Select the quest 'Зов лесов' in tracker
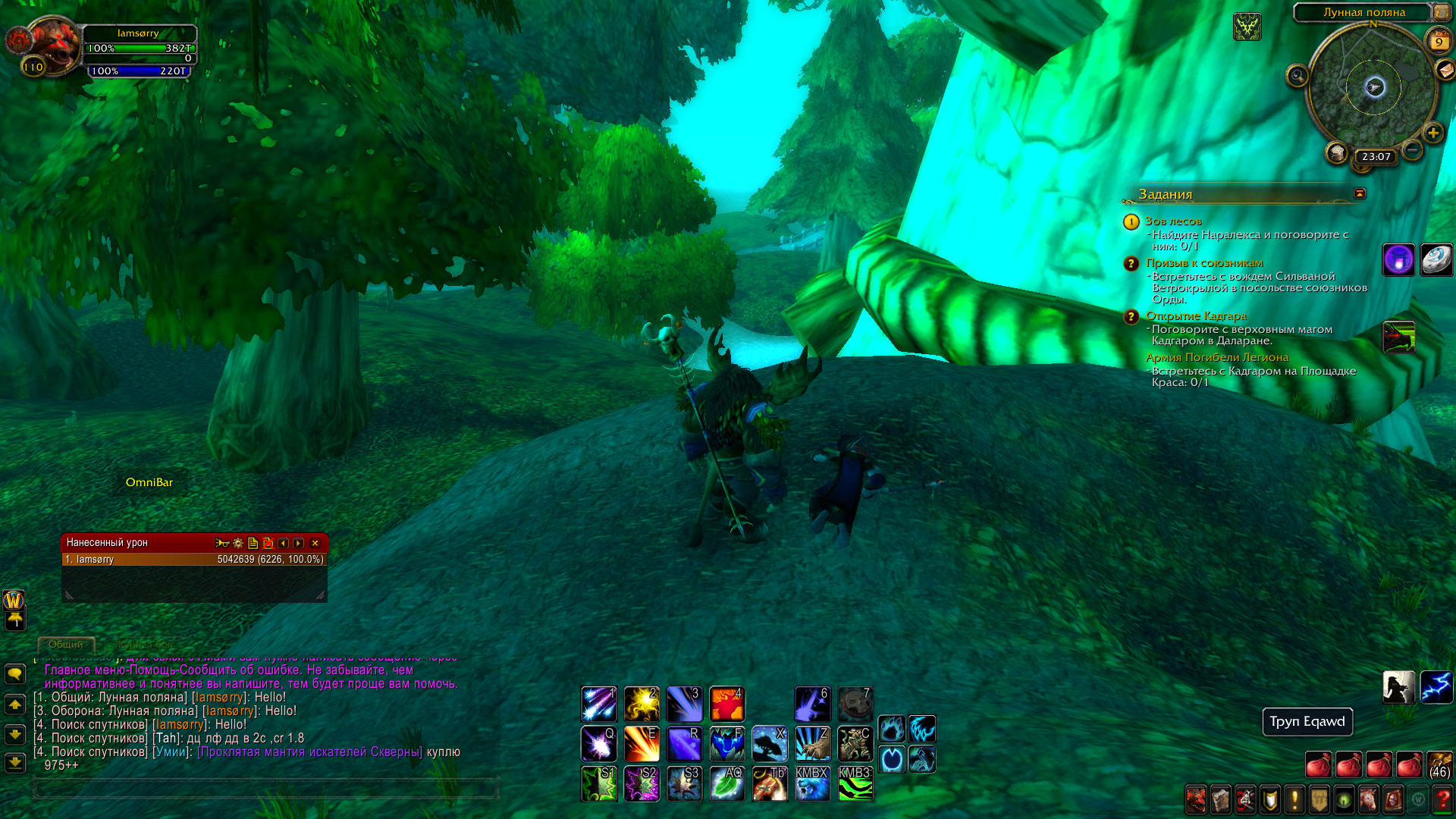 point(1172,221)
